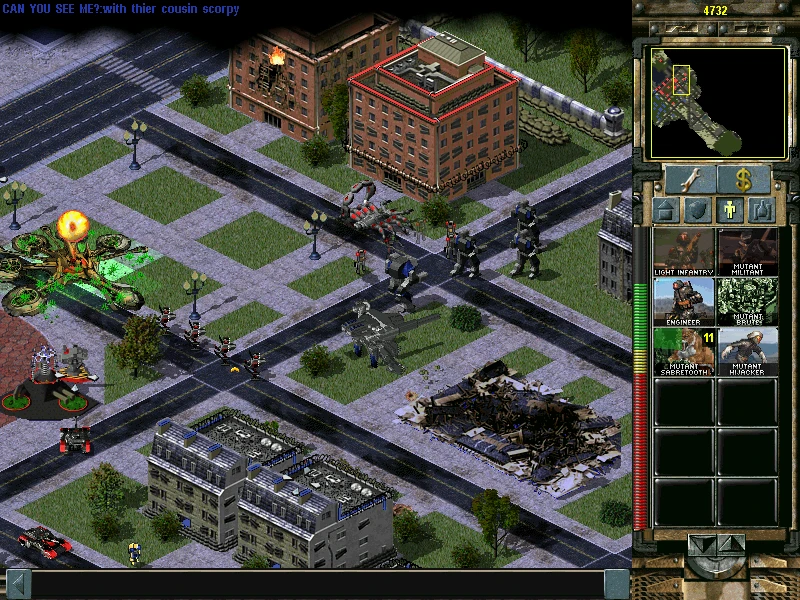The image size is (800, 600).
Task: Open the vehicles production tab
Action: [x=764, y=211]
